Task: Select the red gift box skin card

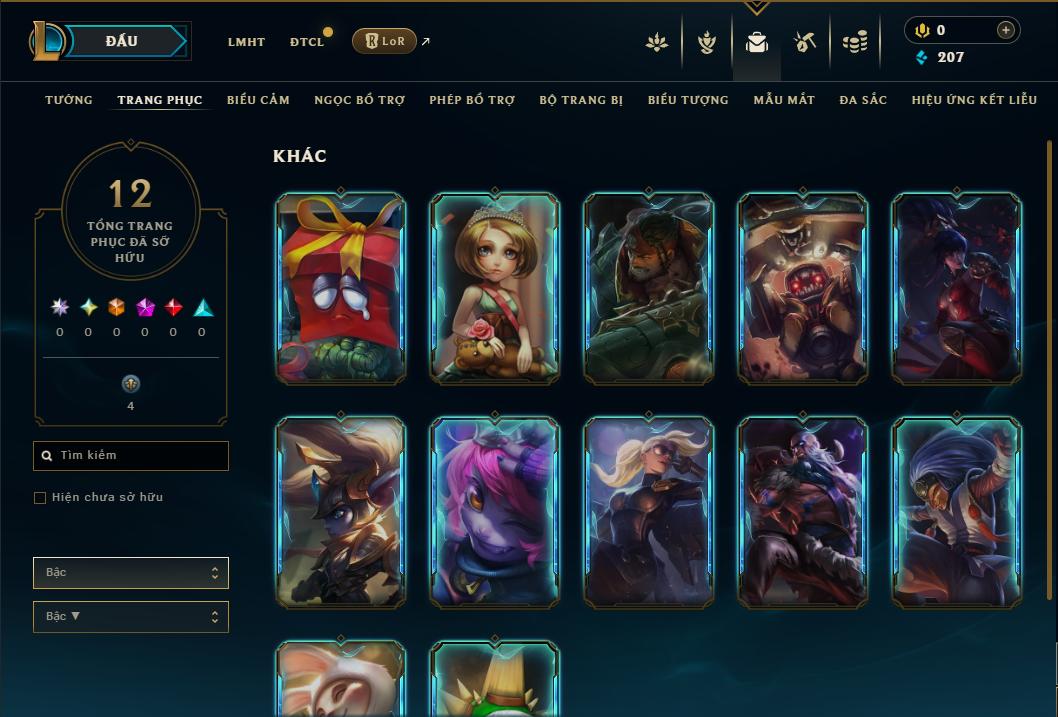Action: [341, 288]
